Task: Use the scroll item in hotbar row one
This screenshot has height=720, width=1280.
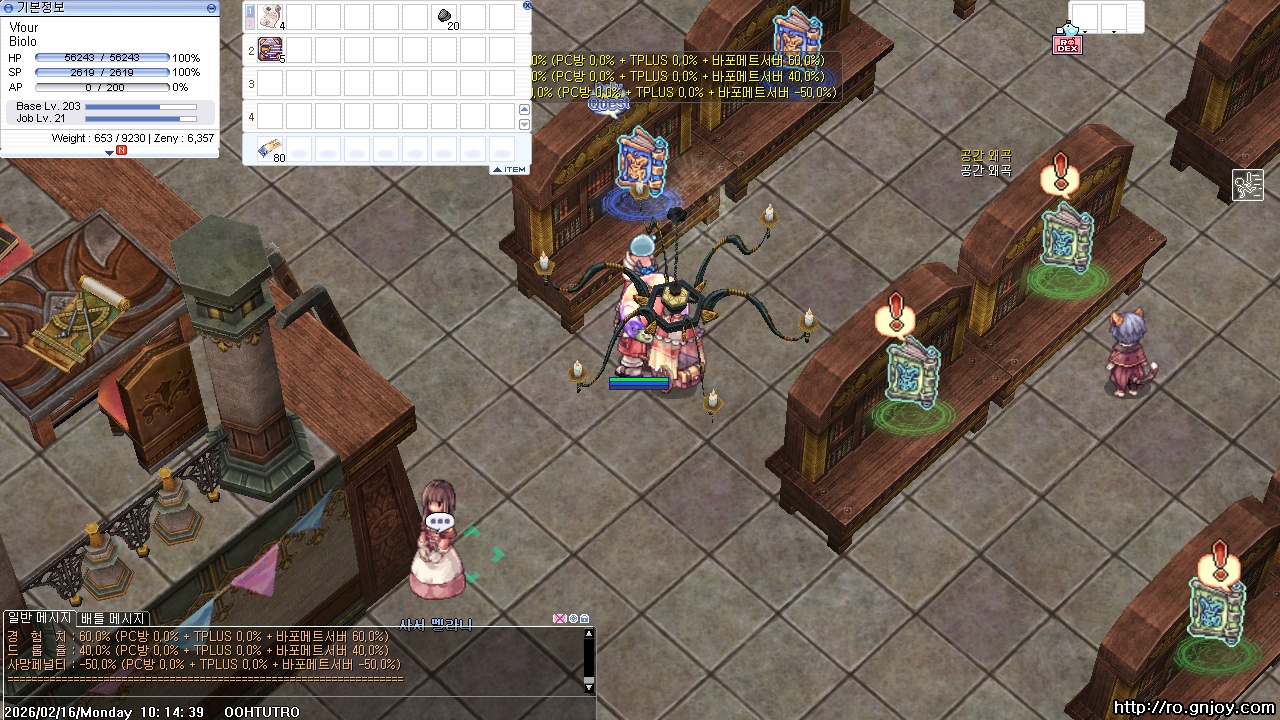Action: tap(270, 17)
